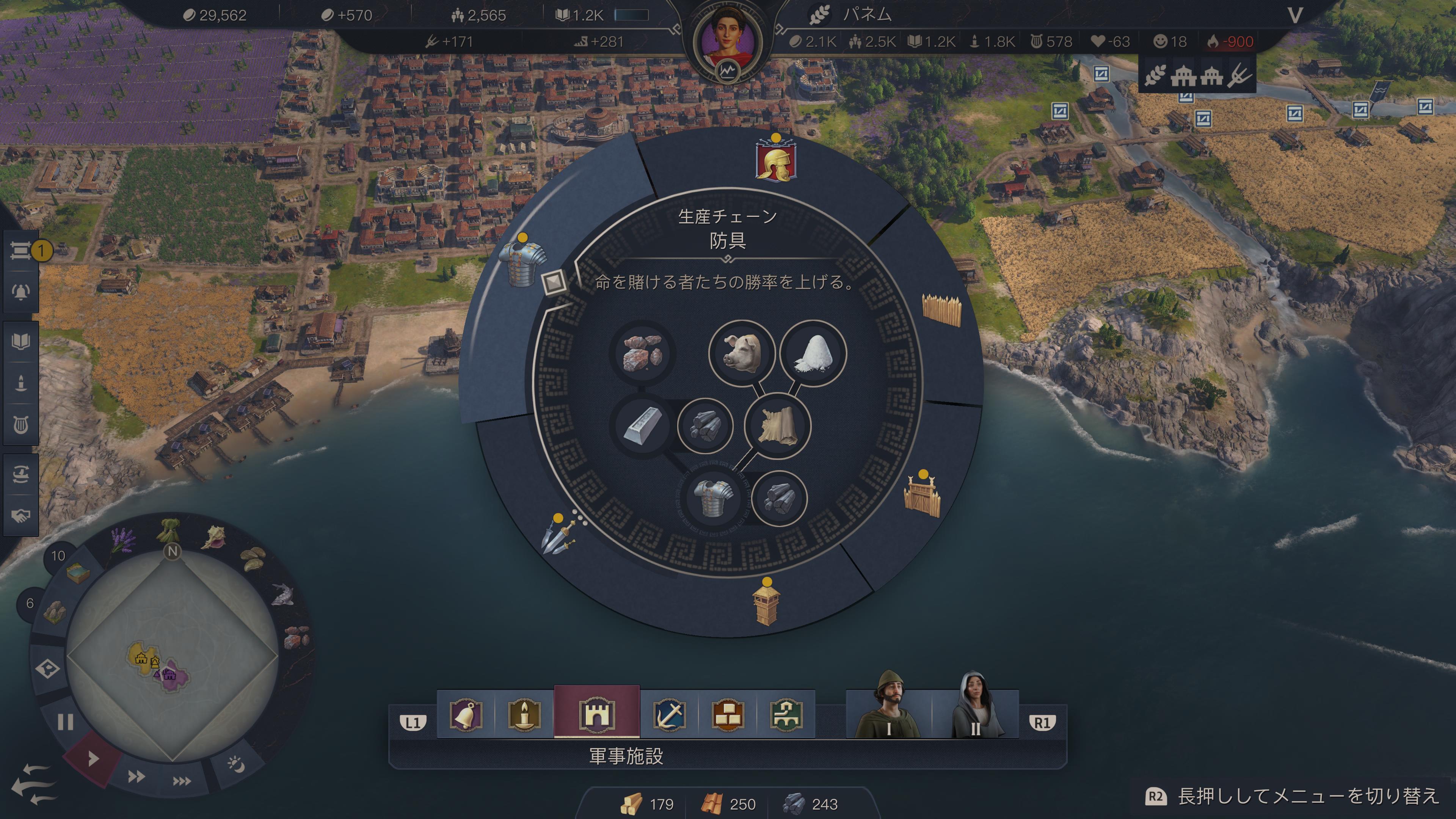Click the pig ingredient in production chain
Screen dimensions: 1456x819
[742, 353]
